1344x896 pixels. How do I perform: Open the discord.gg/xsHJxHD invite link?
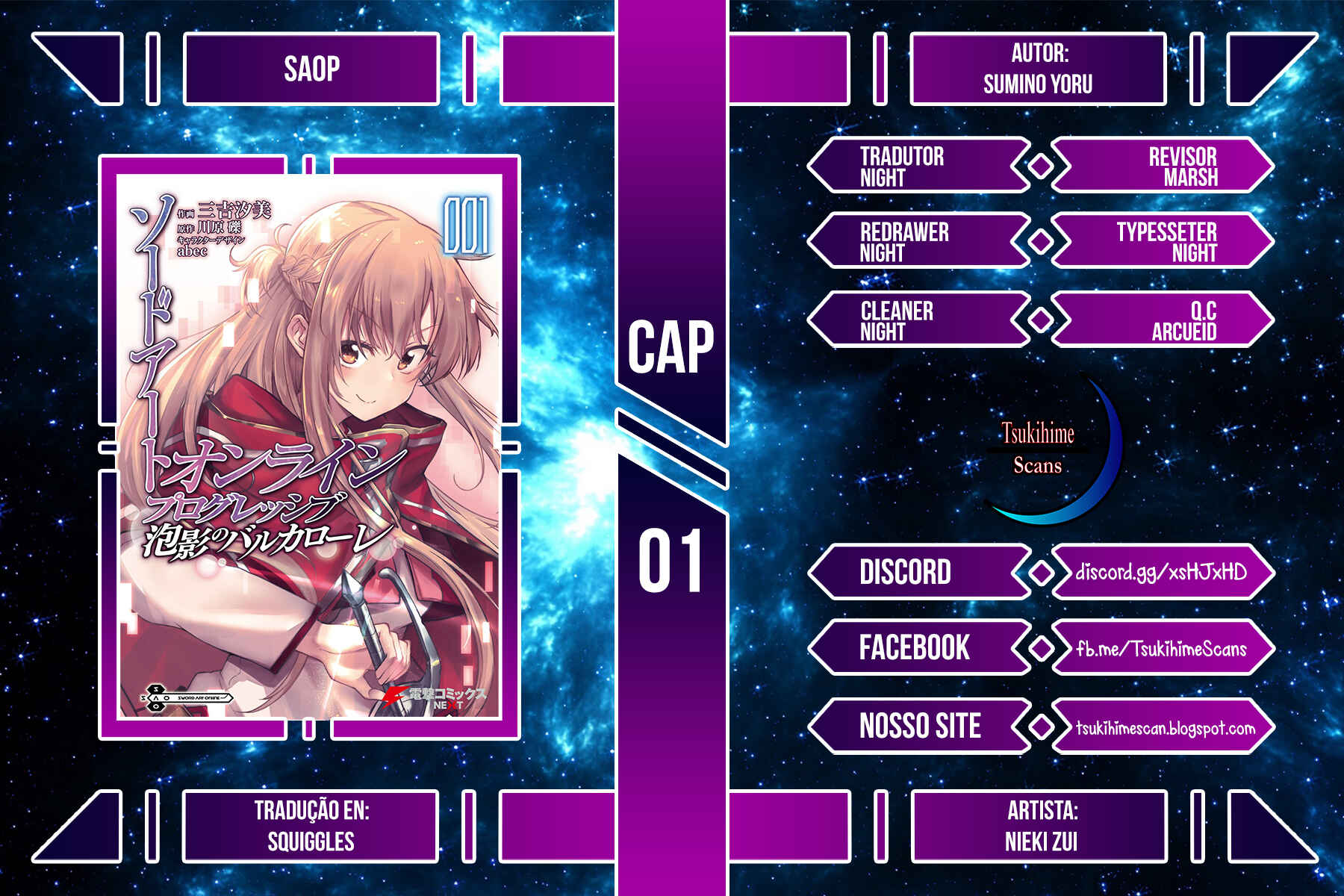coord(1161,573)
